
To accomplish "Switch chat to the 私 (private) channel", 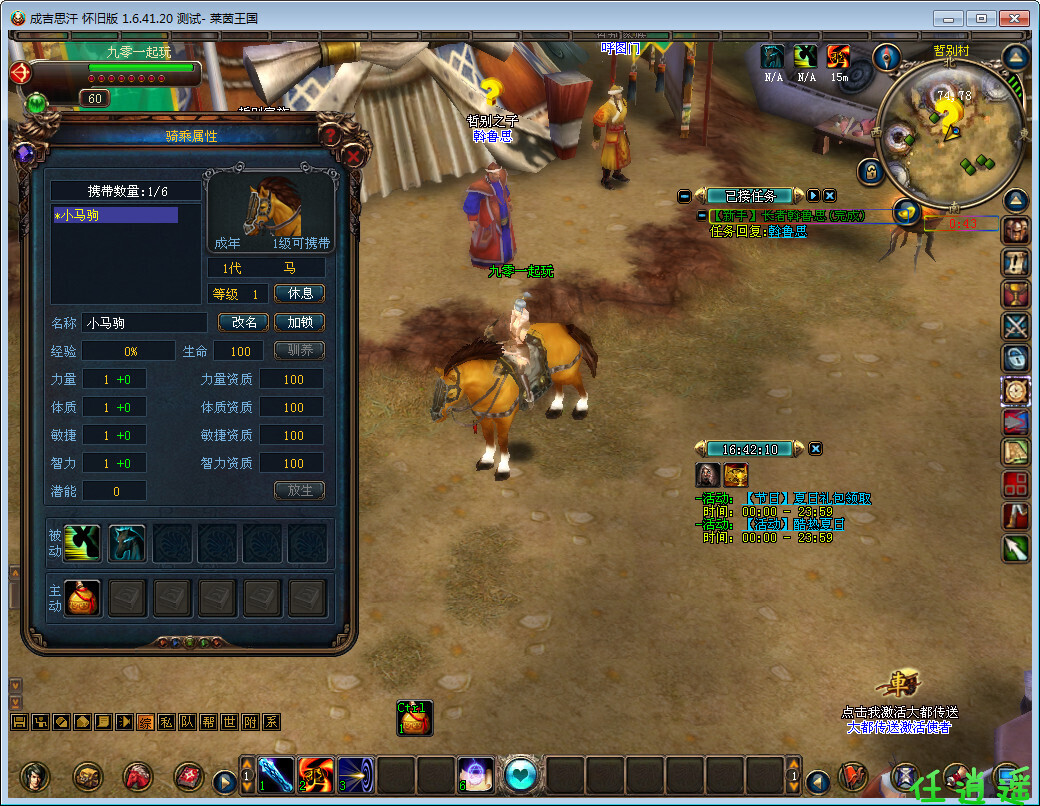I will pos(166,722).
